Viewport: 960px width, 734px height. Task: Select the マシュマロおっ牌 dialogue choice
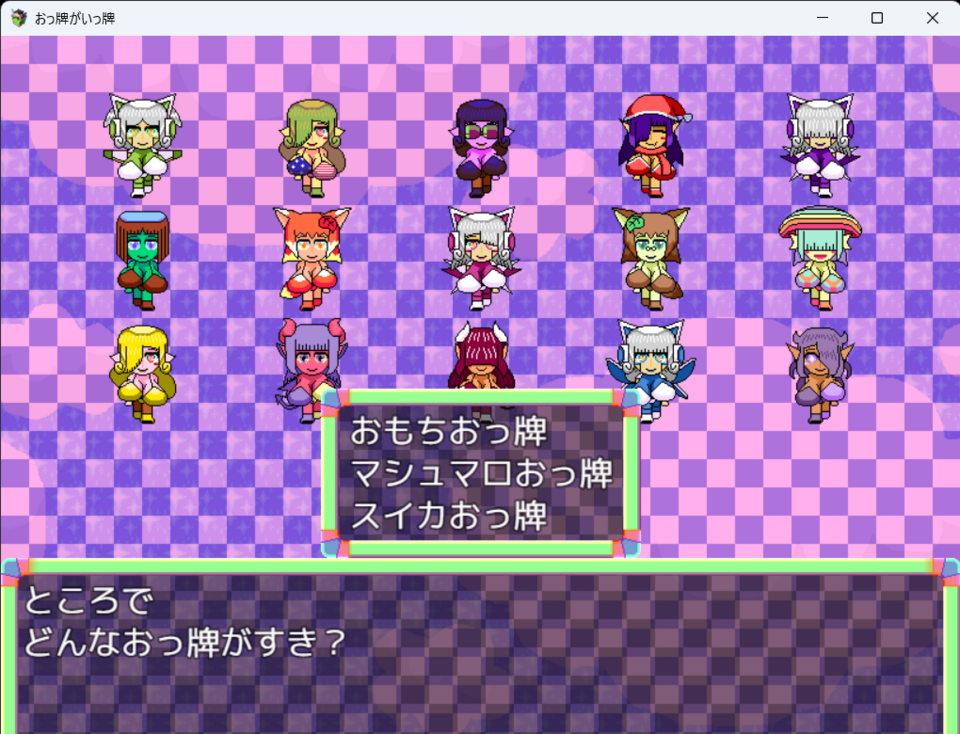(480, 473)
